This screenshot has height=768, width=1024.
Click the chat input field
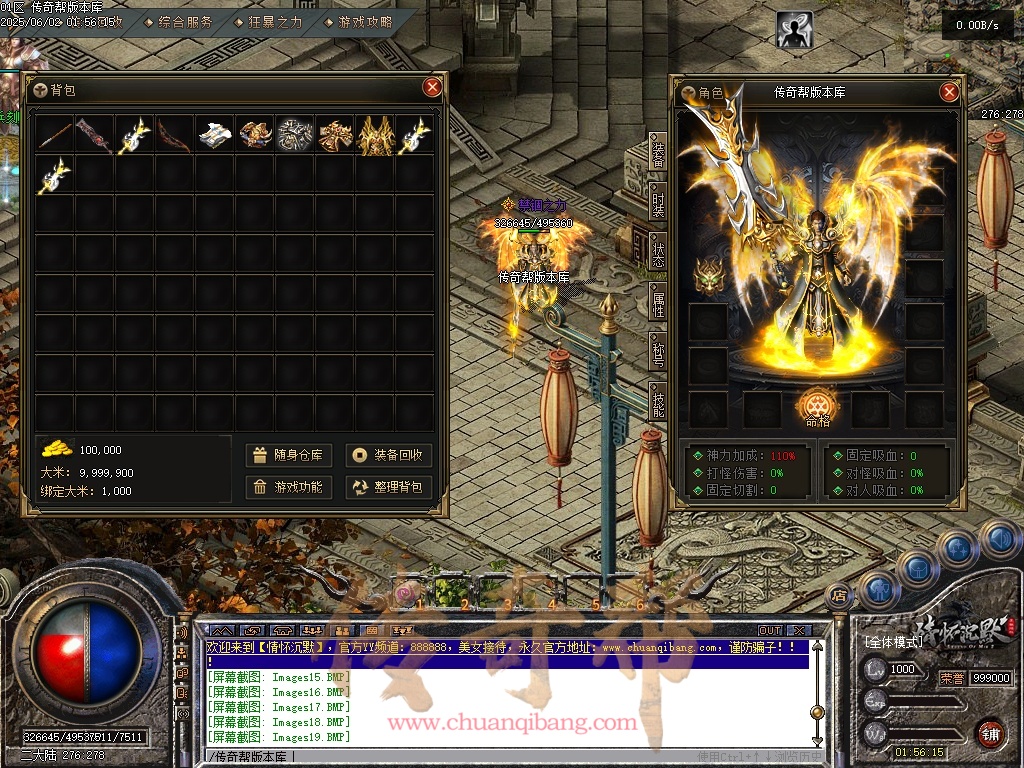(500, 757)
